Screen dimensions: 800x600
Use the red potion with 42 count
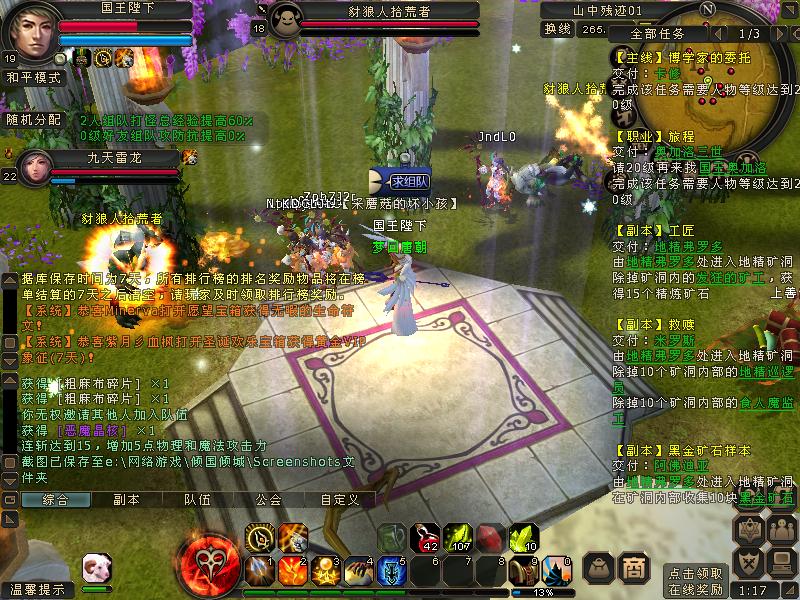[x=425, y=538]
